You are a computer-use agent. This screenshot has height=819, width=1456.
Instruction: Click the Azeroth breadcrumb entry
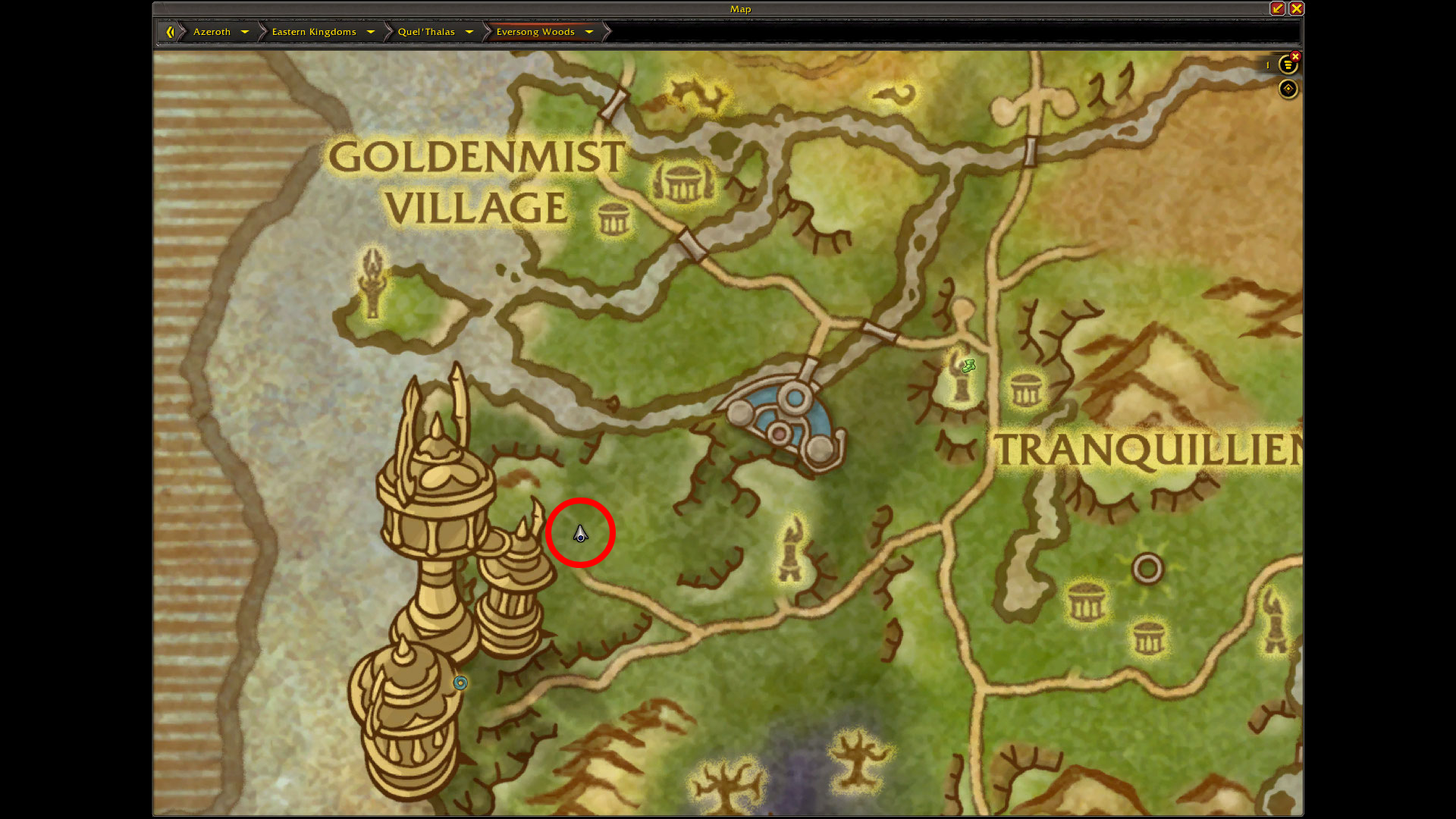point(211,32)
